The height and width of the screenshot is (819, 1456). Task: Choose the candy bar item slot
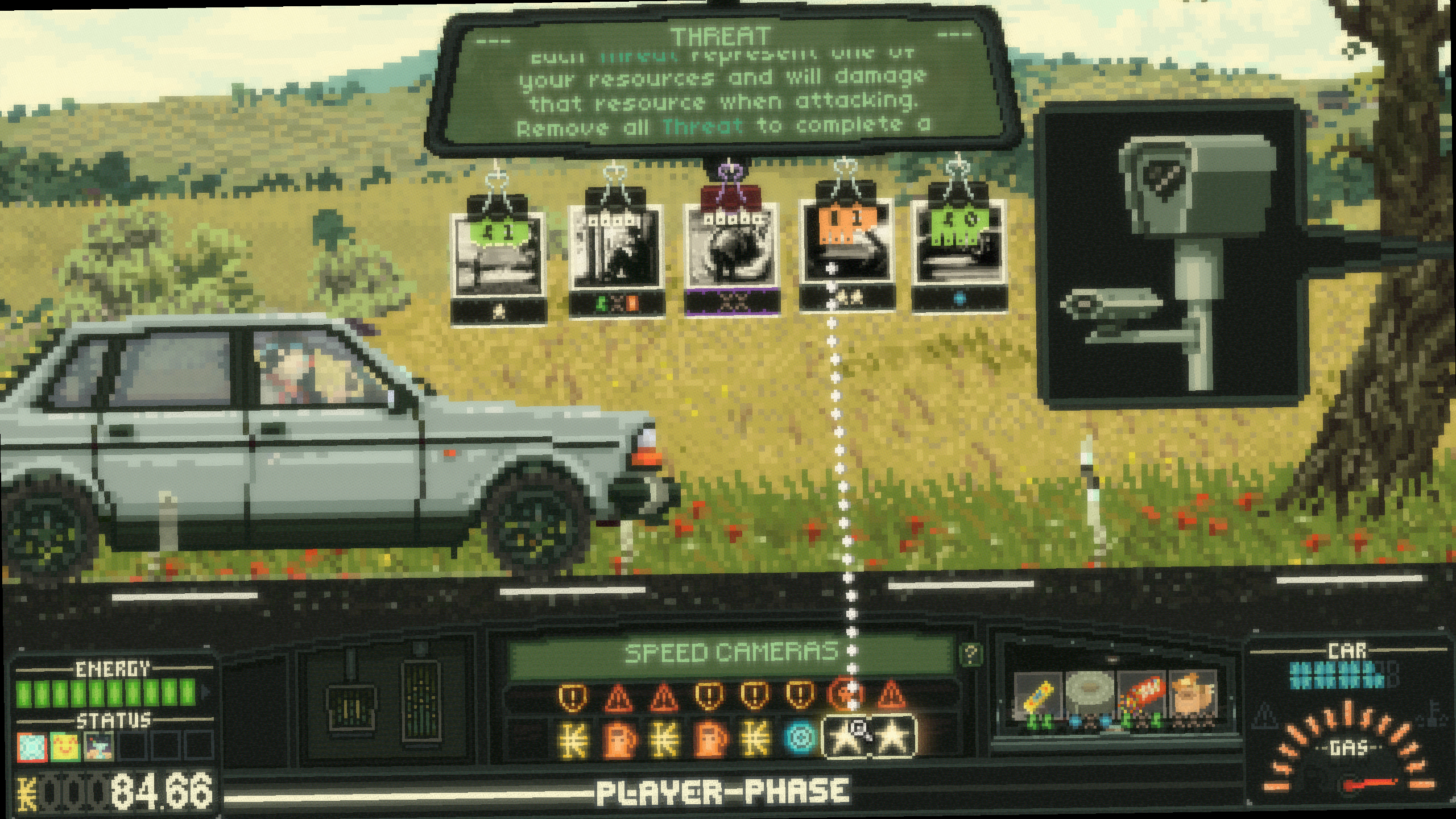(x=1038, y=697)
